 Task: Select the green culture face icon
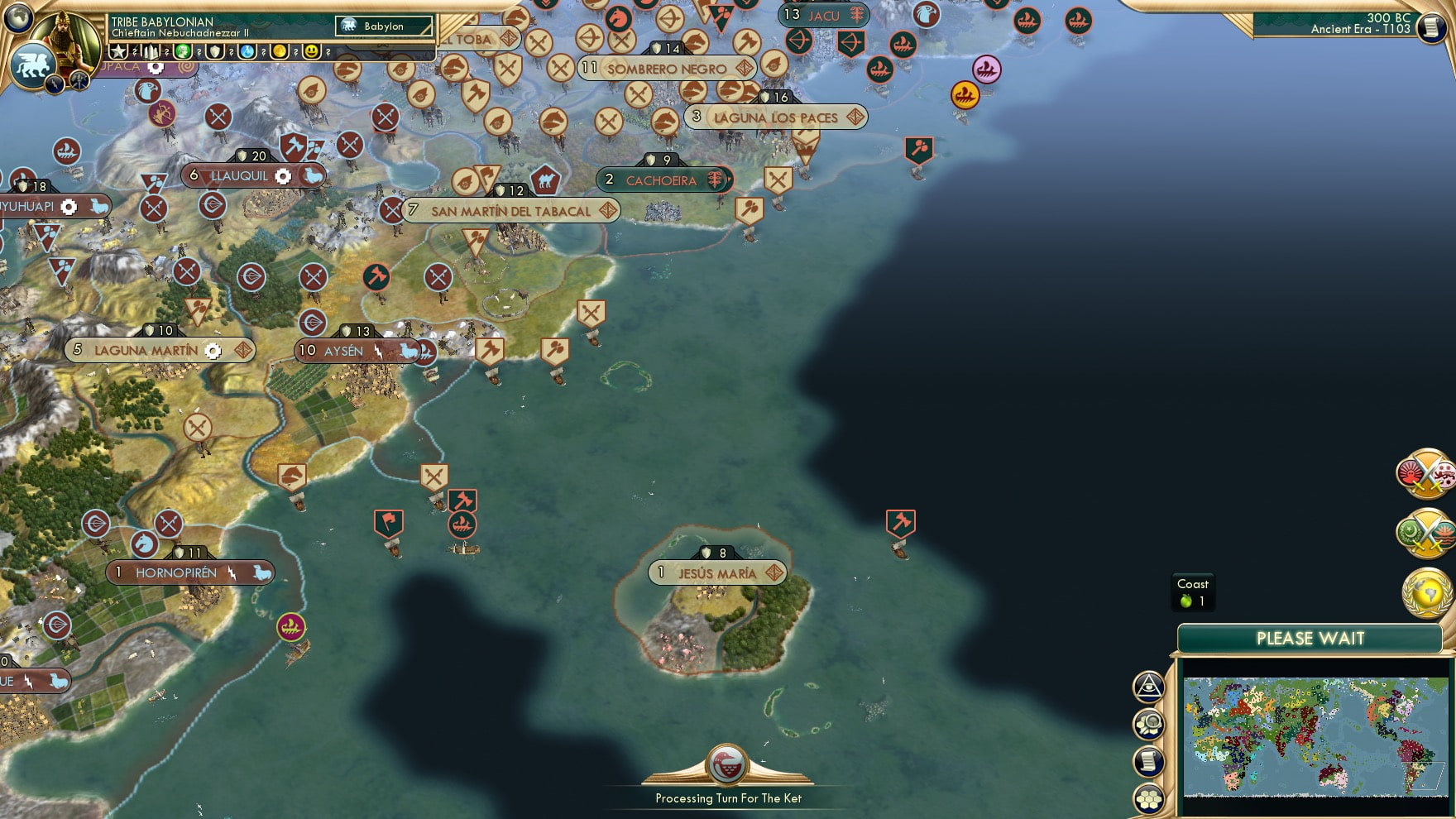coord(184,52)
